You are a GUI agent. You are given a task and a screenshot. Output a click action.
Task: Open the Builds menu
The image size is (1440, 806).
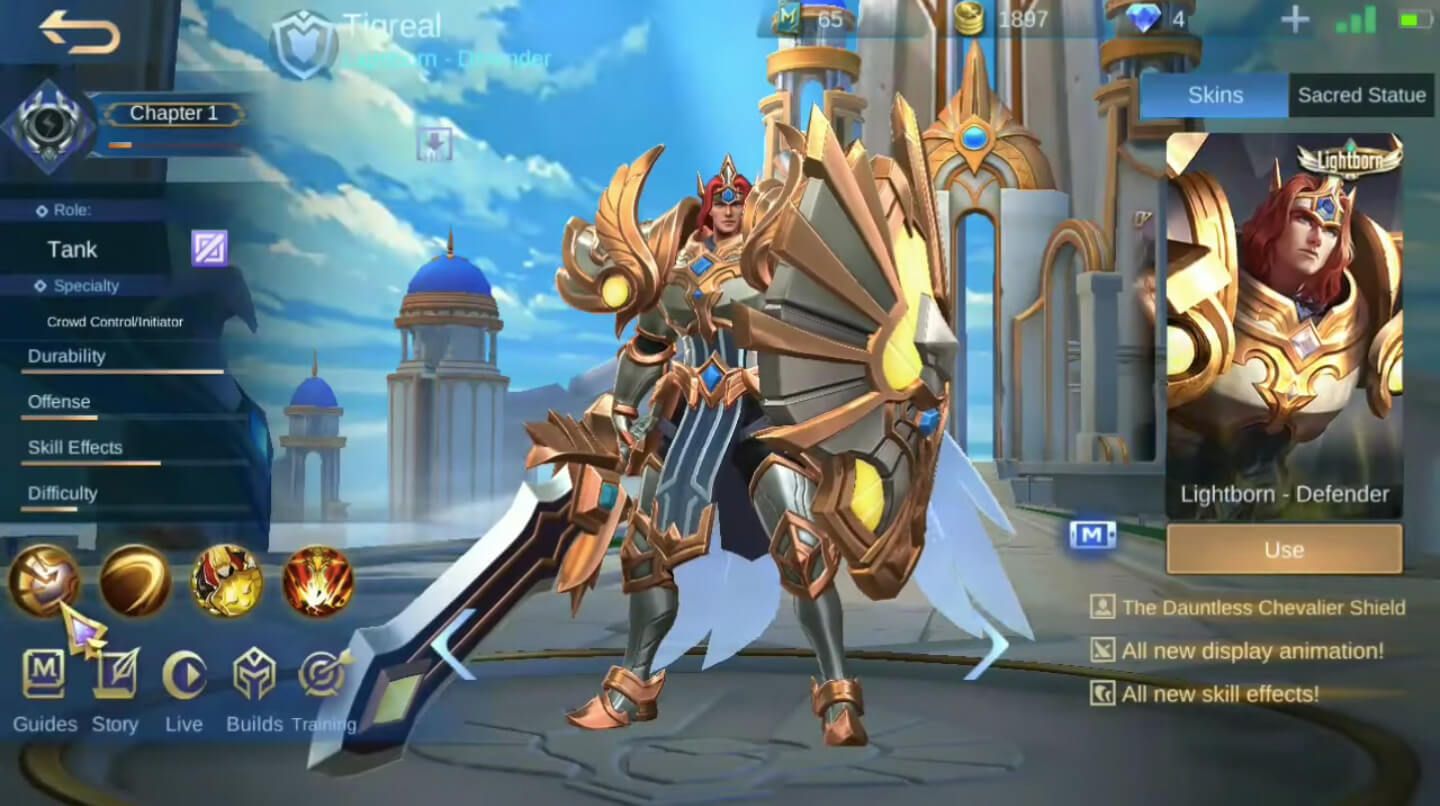(x=254, y=673)
